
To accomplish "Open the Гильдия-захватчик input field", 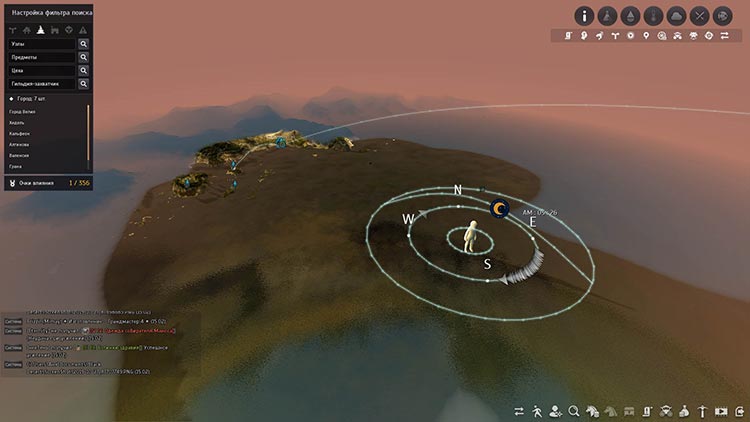I will [40, 84].
